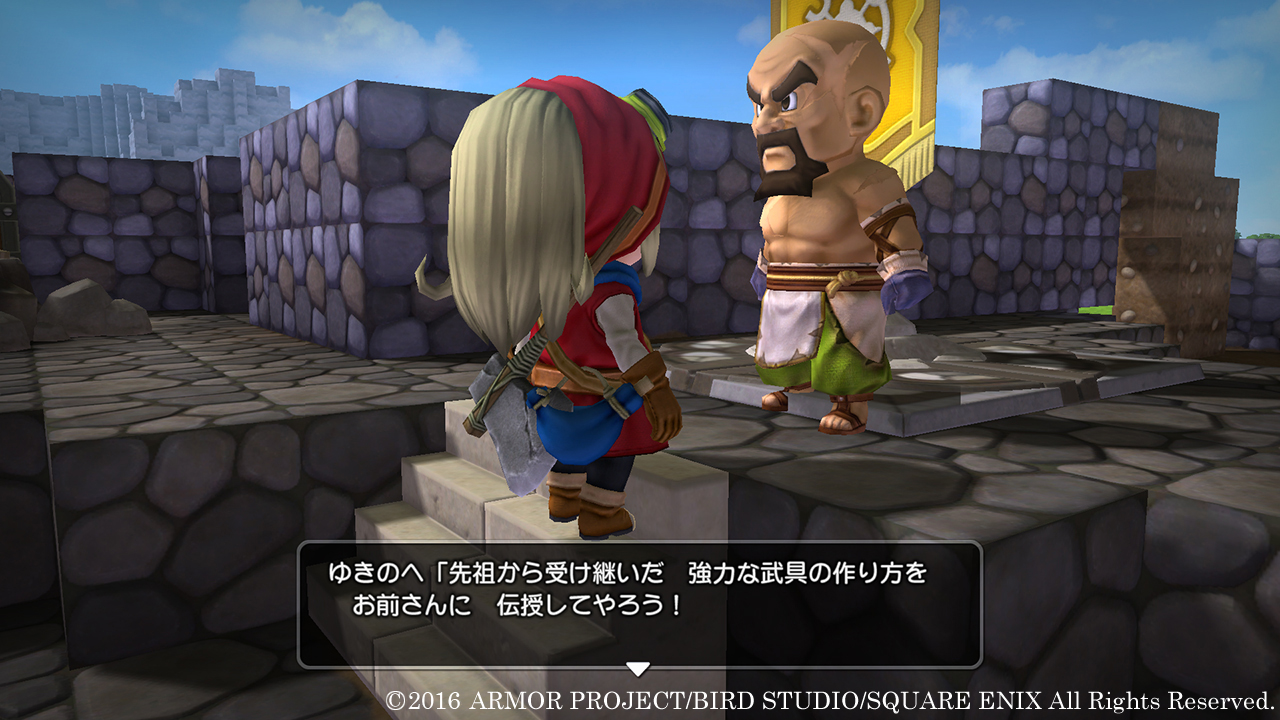Advance dialogue with the white arrow indicator

coord(637,668)
